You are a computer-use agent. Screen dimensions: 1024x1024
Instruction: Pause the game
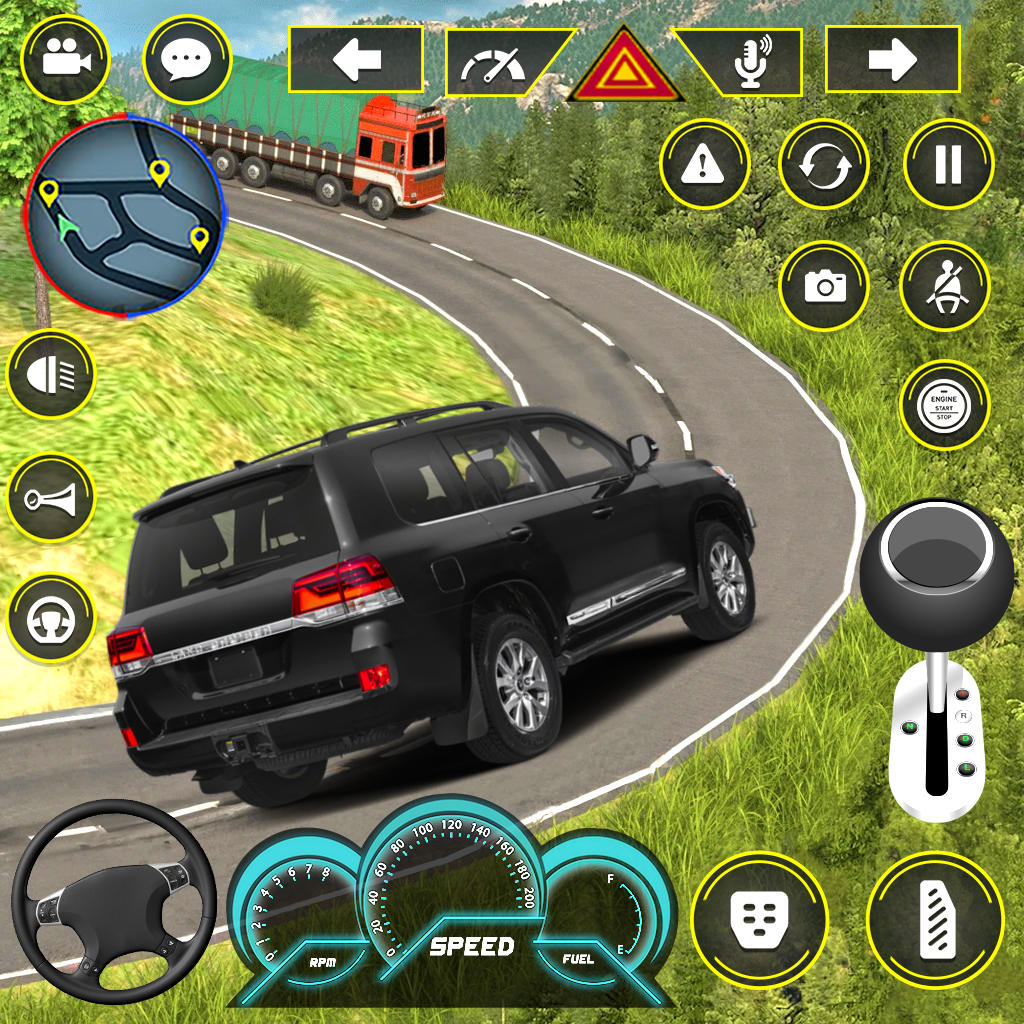click(x=948, y=164)
